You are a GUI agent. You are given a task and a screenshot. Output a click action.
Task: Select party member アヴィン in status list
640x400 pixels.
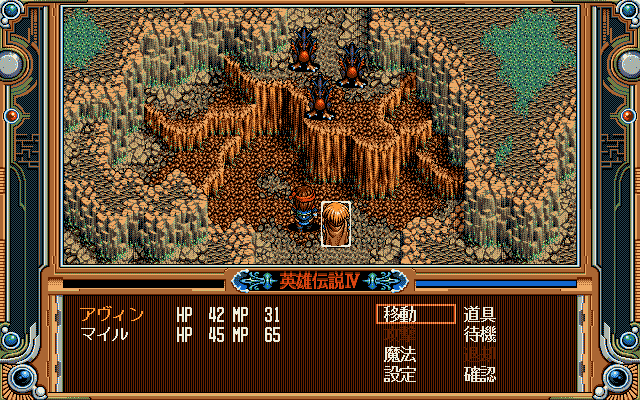point(112,314)
